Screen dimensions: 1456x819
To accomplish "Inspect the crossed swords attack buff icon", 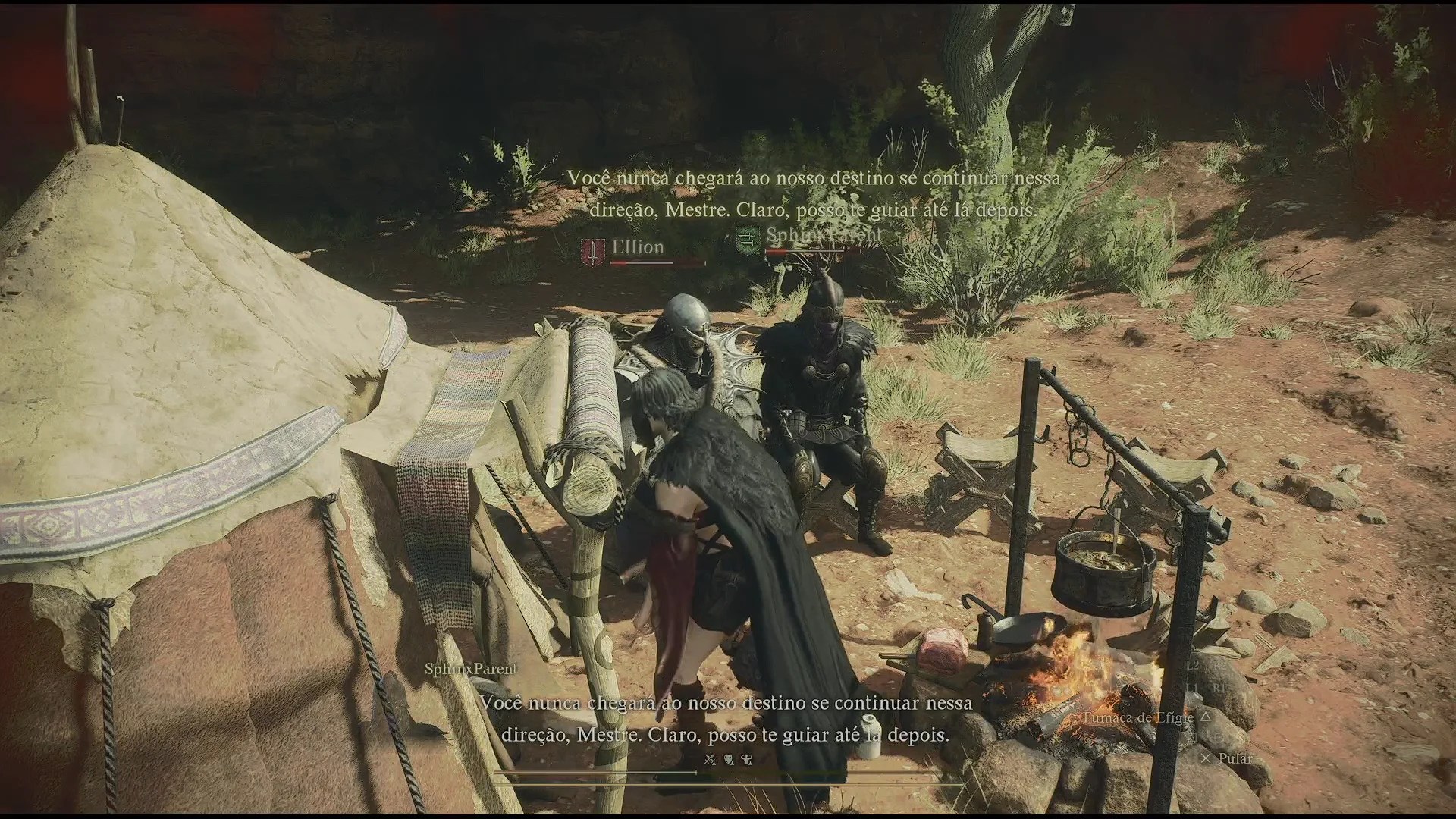I will tap(710, 759).
